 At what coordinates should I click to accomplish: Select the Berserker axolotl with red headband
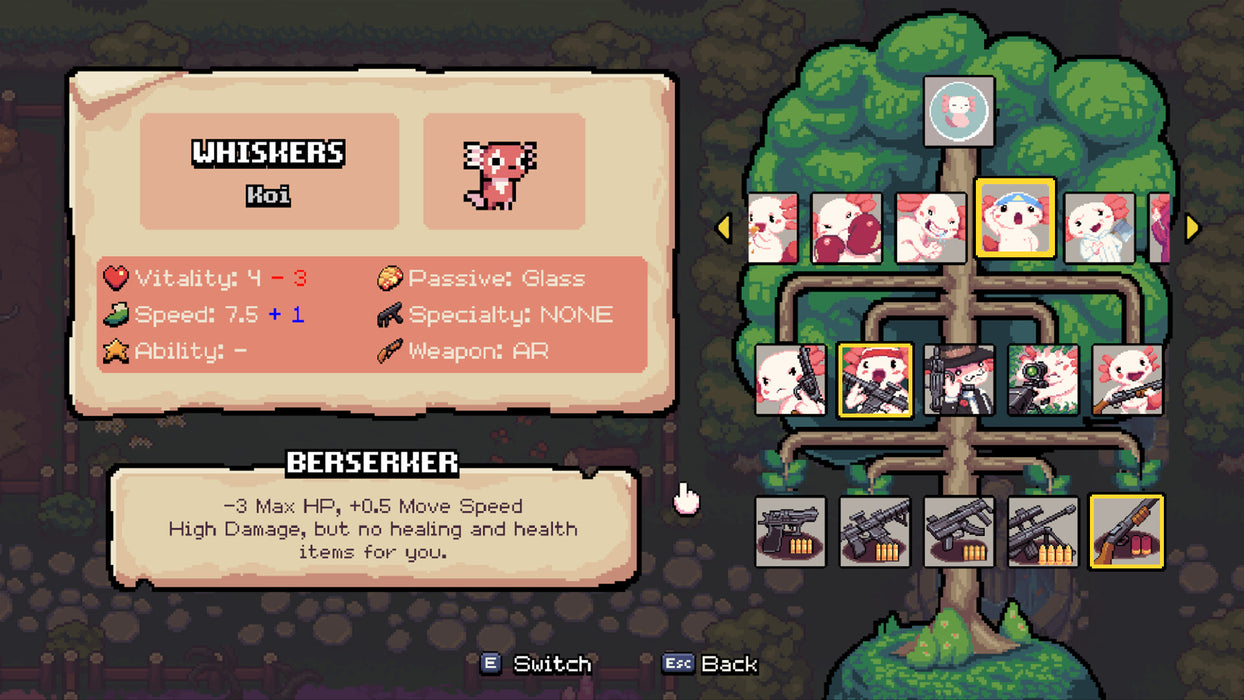(x=875, y=380)
